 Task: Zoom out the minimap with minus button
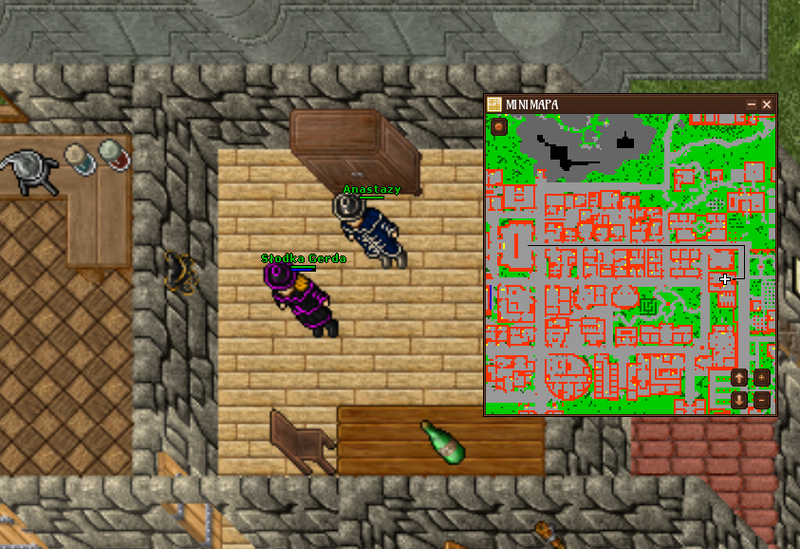[762, 400]
